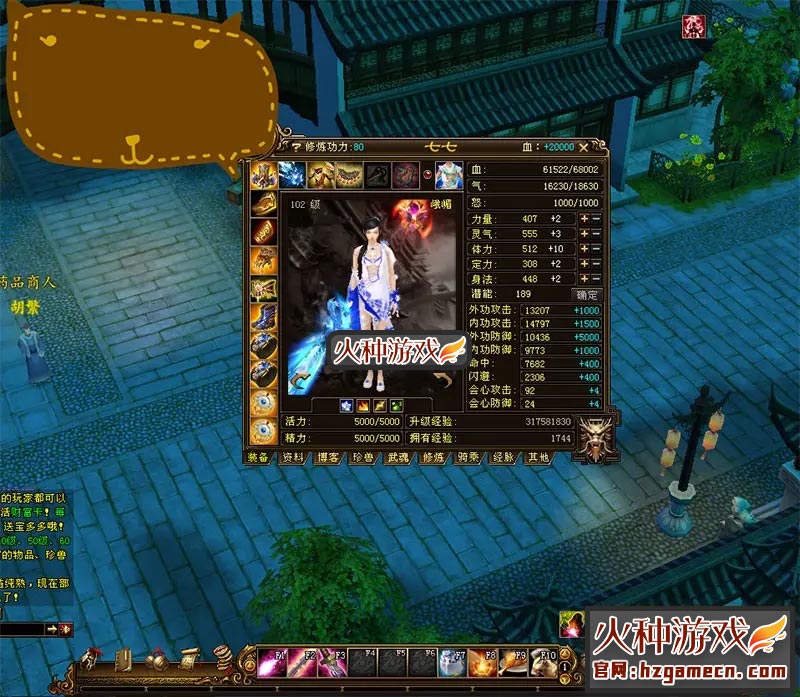Use the F1 hotbar skill

pyautogui.click(x=272, y=663)
